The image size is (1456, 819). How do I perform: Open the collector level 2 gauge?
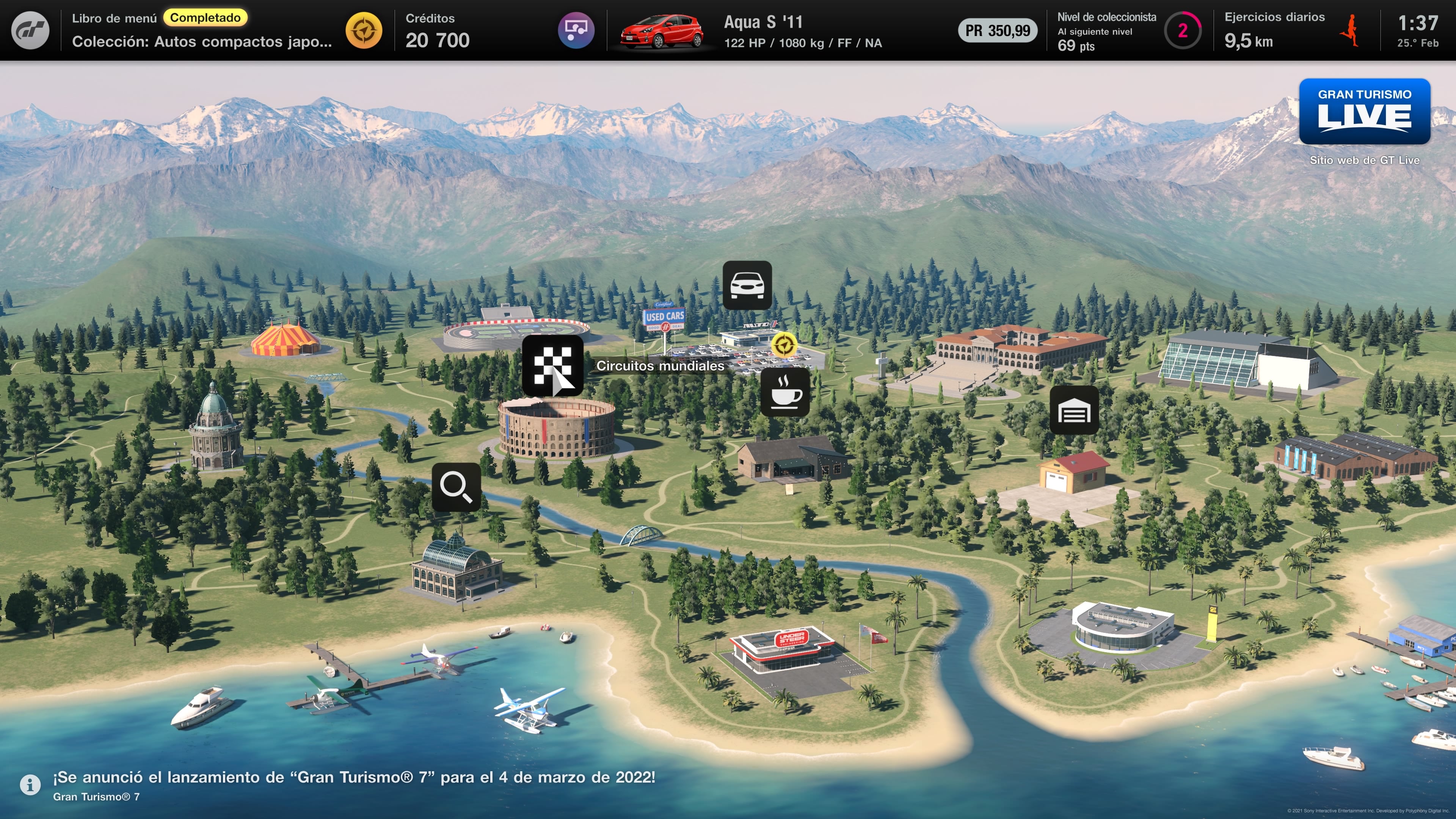click(1182, 30)
